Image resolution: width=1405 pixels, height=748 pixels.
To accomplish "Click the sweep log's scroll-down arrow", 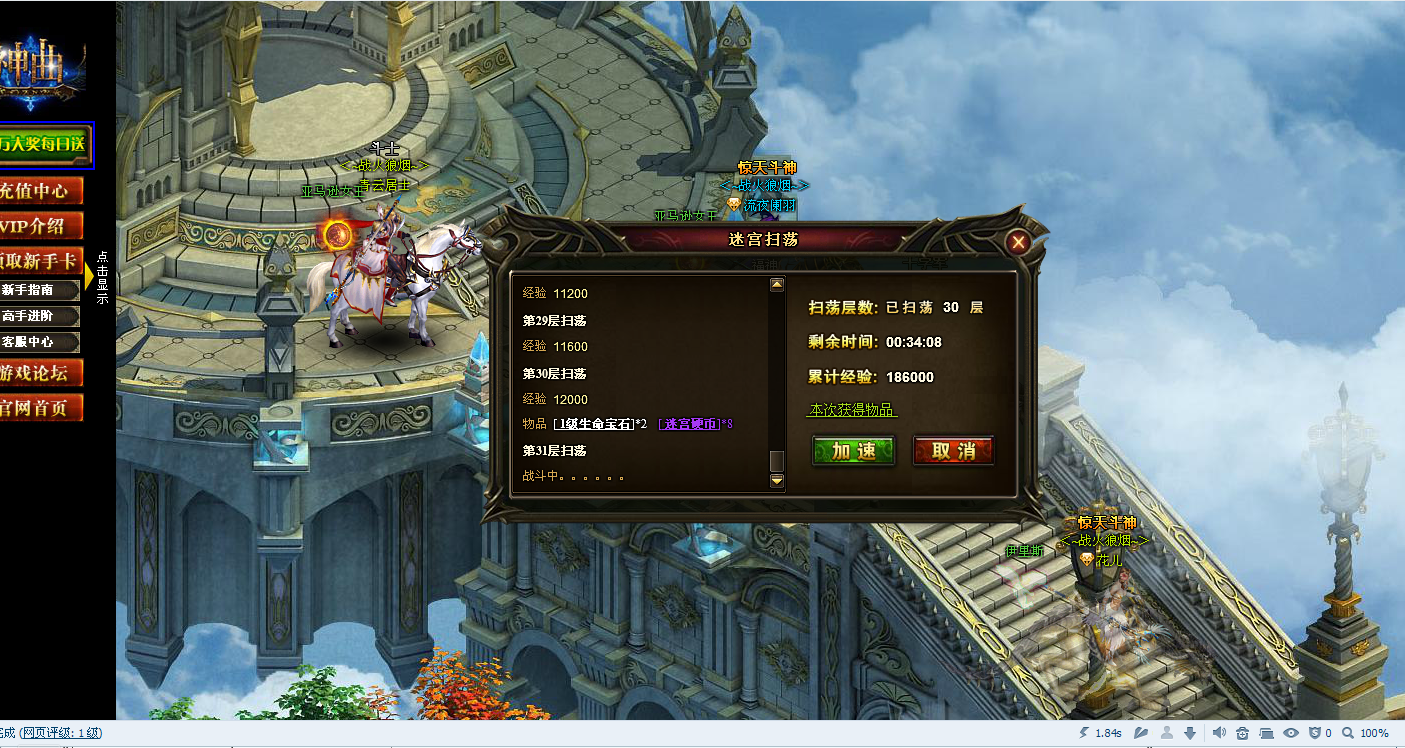I will 776,481.
